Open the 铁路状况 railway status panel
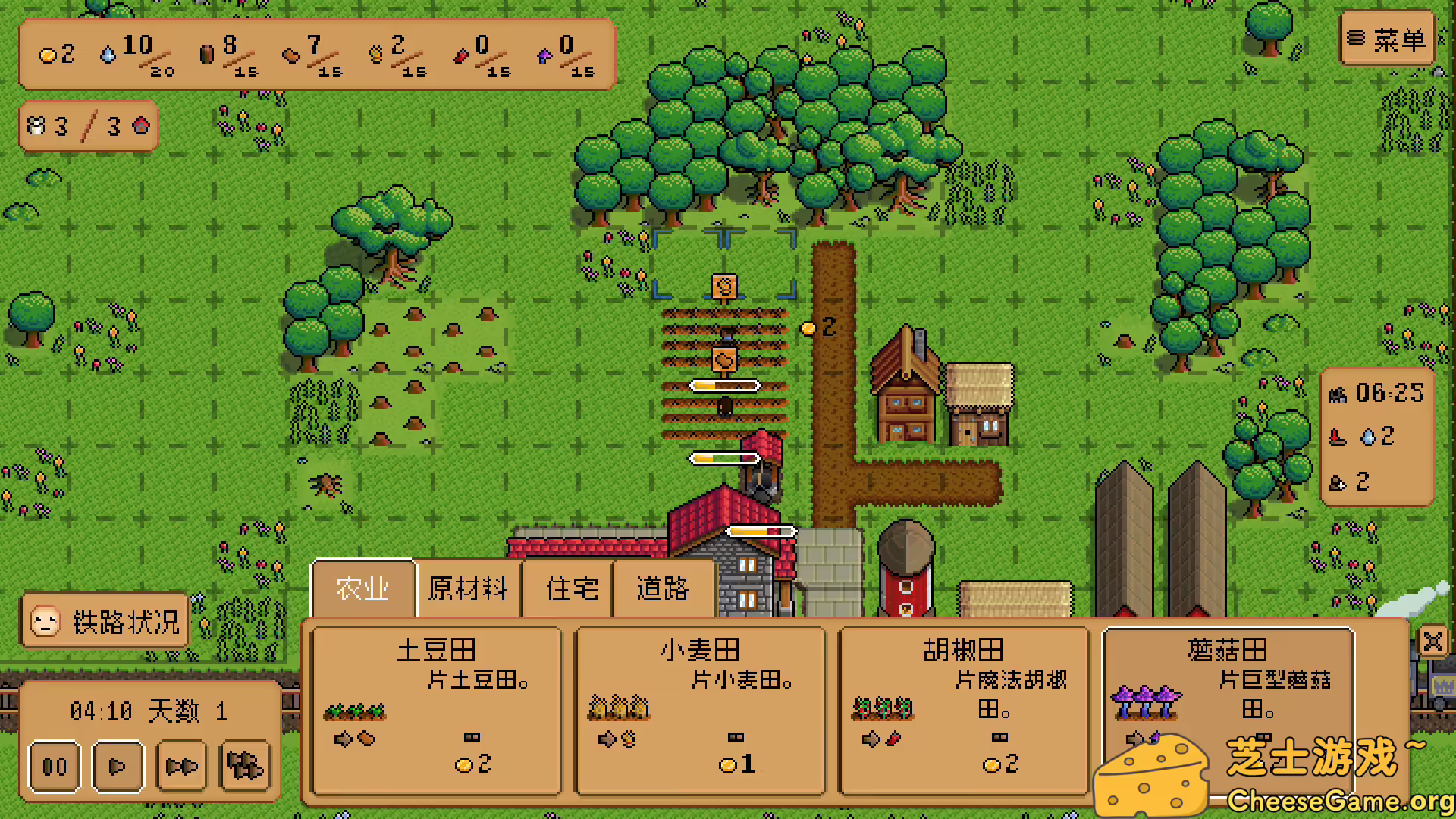The width and height of the screenshot is (1456, 819). (104, 620)
